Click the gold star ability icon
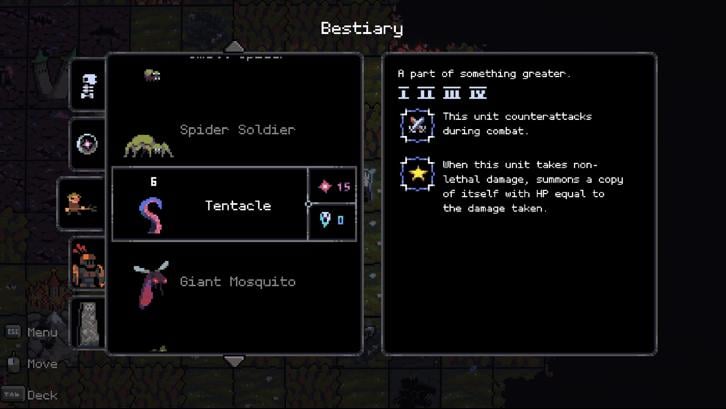 click(x=416, y=174)
